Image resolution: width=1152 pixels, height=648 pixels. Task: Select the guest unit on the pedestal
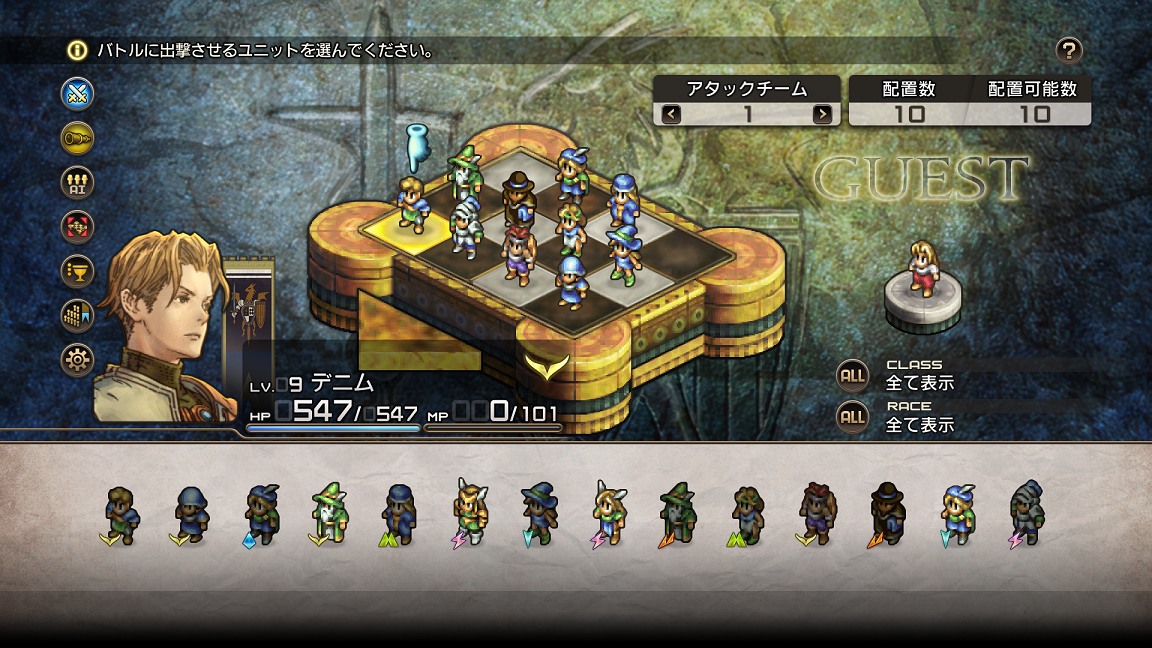pyautogui.click(x=922, y=269)
